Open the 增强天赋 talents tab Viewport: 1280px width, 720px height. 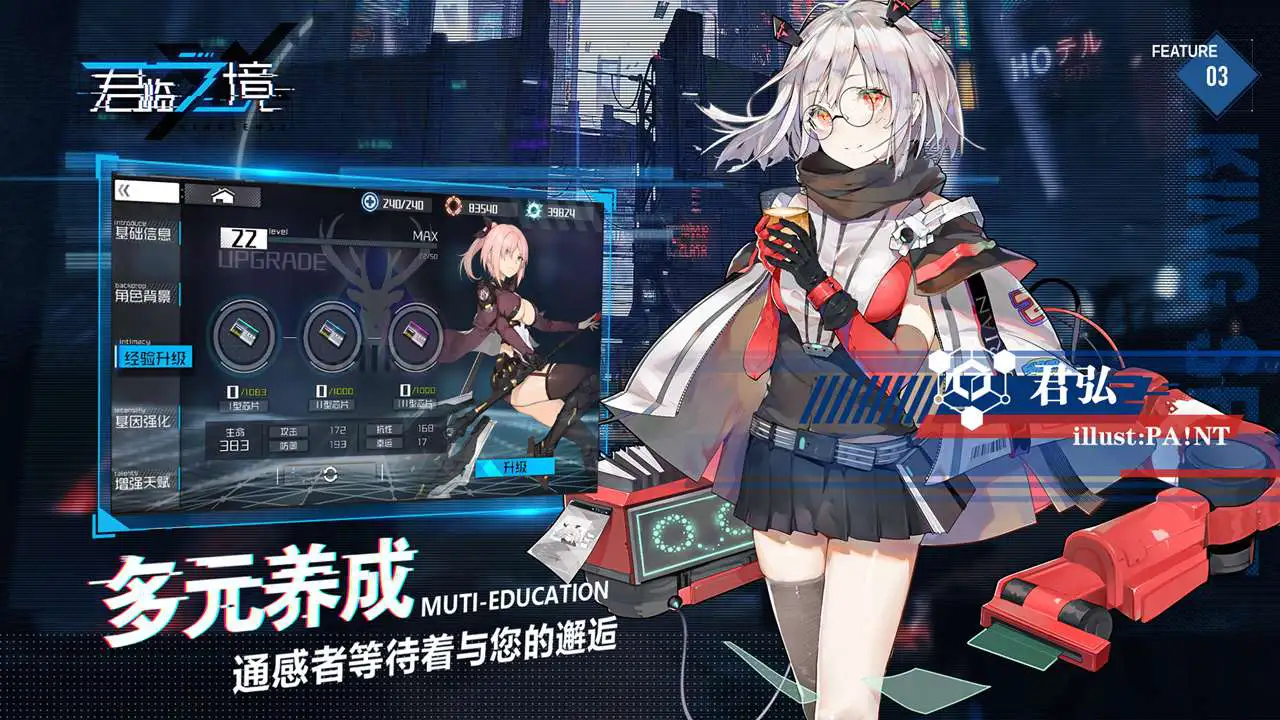click(x=145, y=483)
